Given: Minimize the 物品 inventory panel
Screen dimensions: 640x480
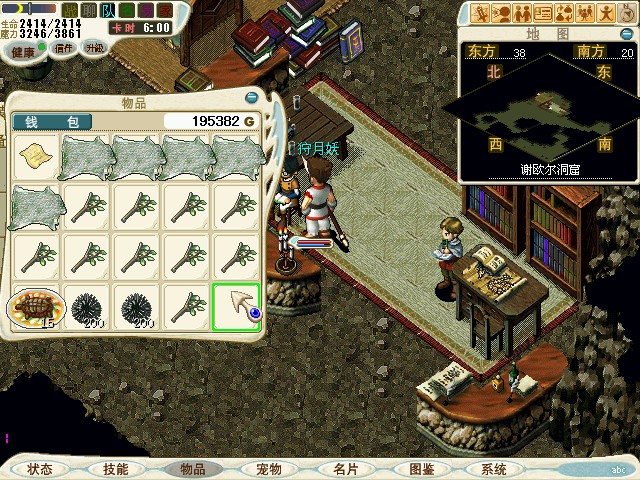Looking at the screenshot, I should pyautogui.click(x=250, y=98).
